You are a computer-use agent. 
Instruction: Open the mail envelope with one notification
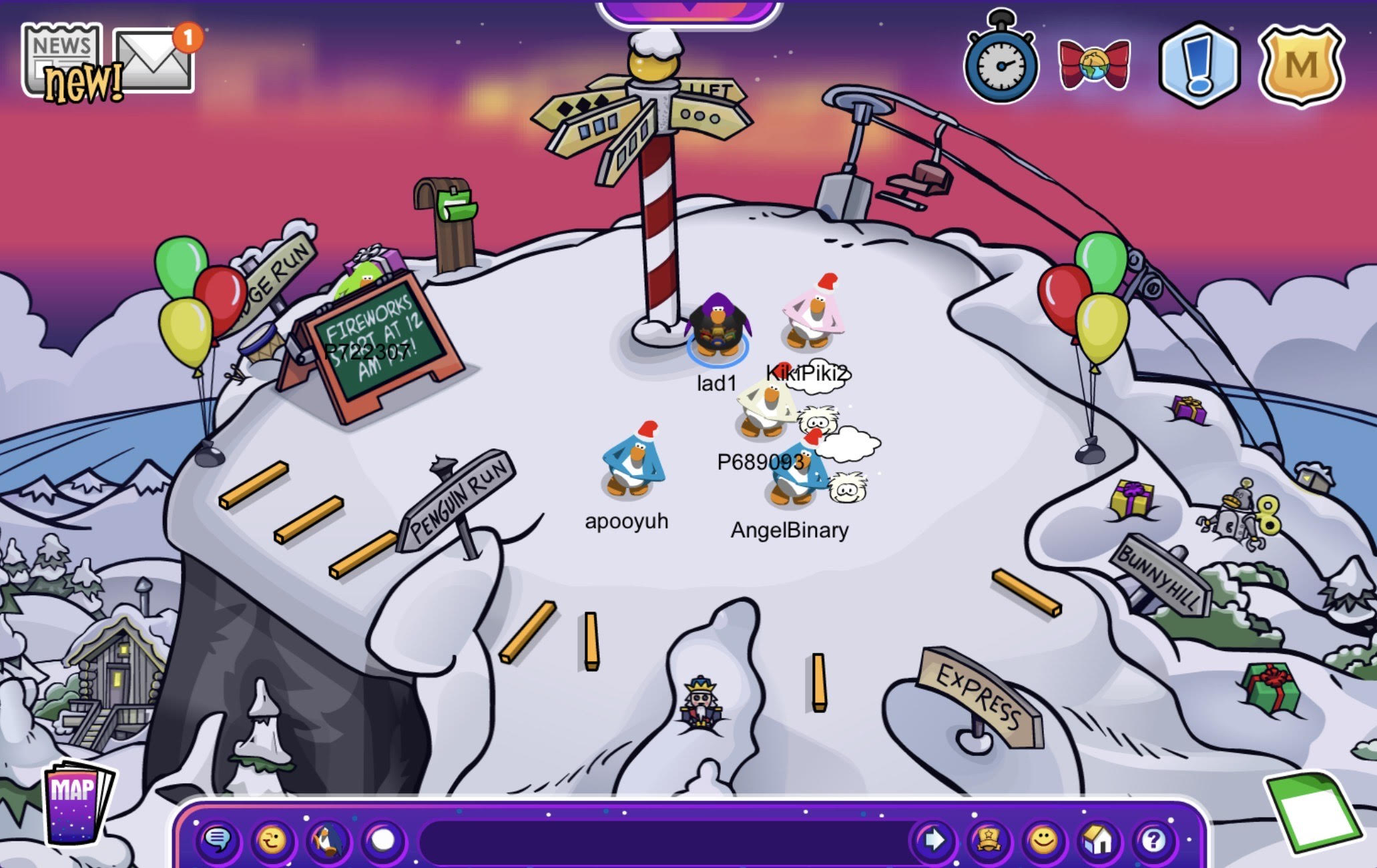(154, 60)
